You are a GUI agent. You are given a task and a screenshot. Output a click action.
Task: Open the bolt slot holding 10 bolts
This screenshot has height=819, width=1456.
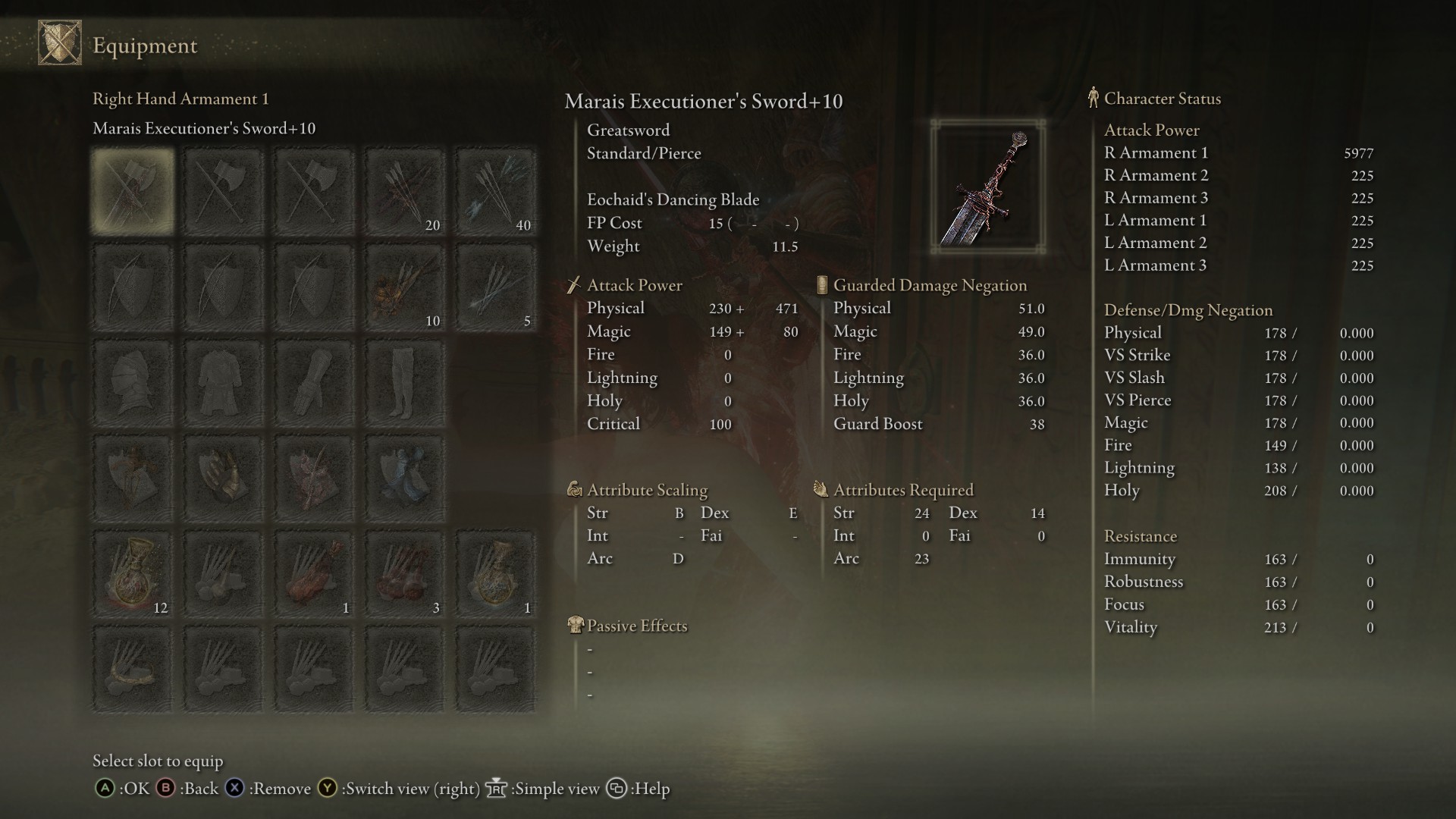(x=405, y=287)
